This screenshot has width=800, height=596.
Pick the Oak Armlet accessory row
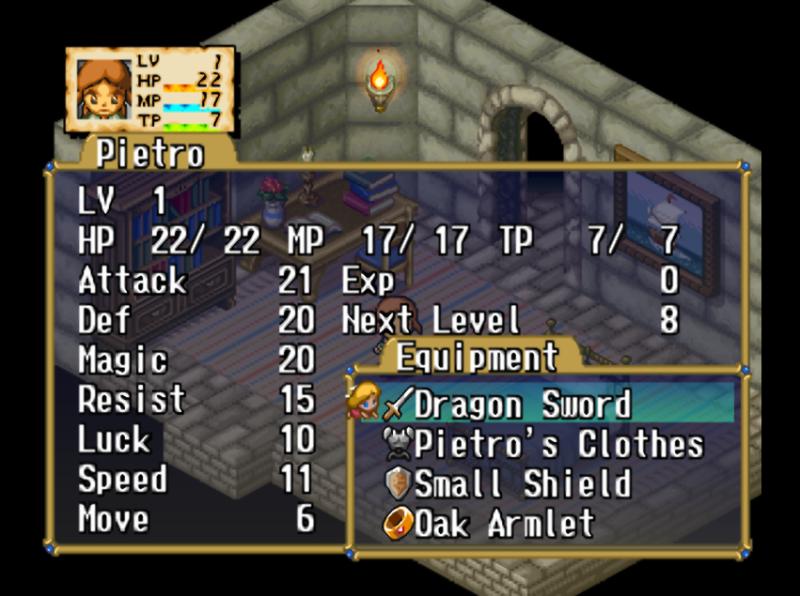coord(504,523)
